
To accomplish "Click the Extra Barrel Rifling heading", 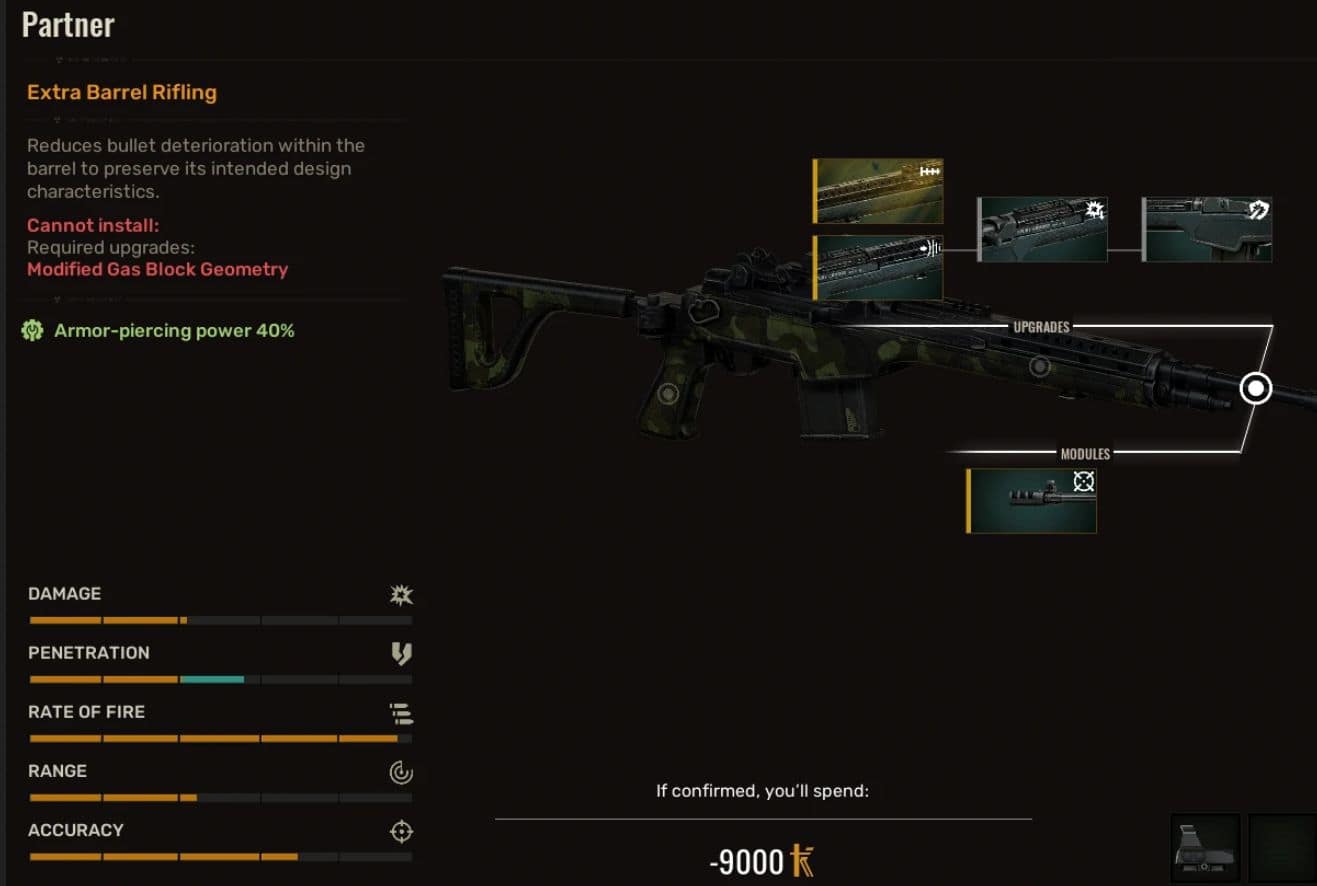I will (121, 92).
